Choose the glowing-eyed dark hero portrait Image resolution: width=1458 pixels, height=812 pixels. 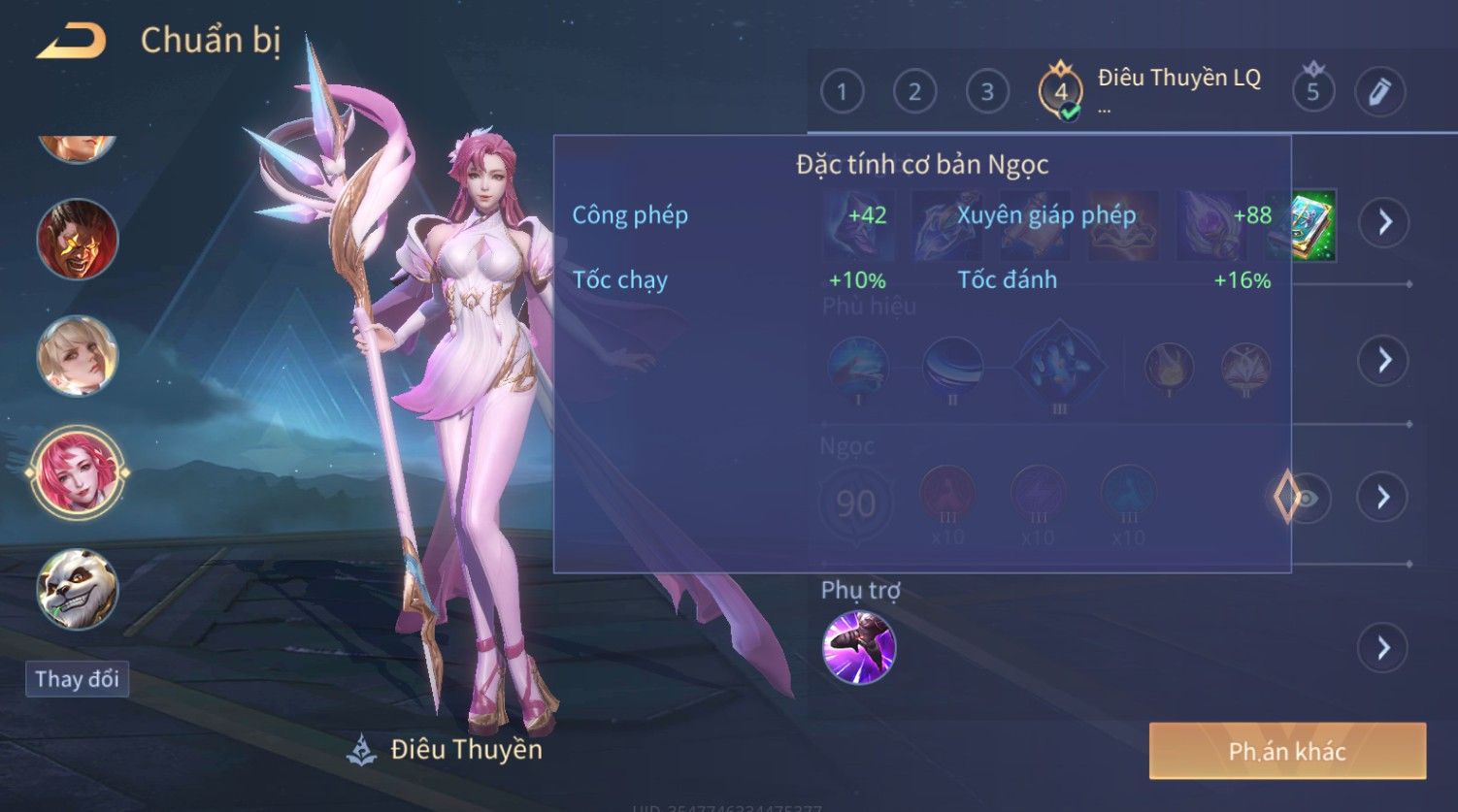[x=78, y=239]
